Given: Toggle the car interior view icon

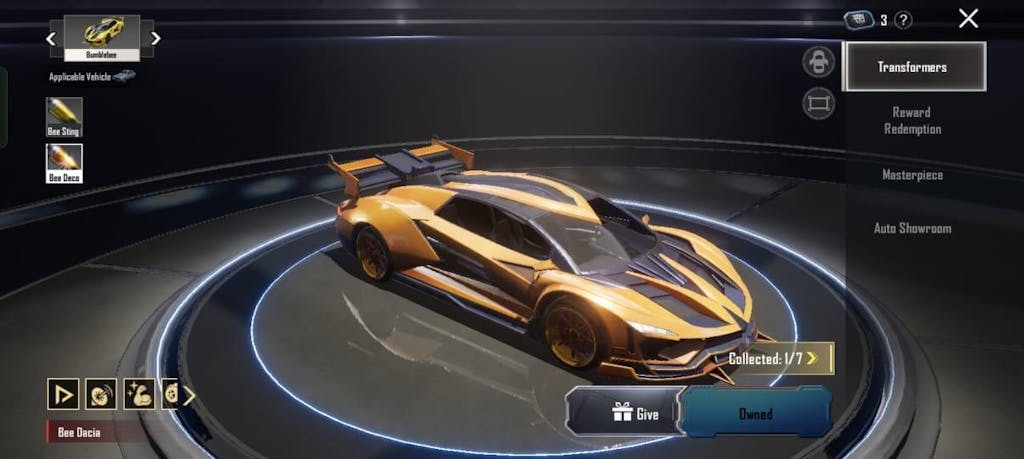Looking at the screenshot, I should click(x=819, y=61).
